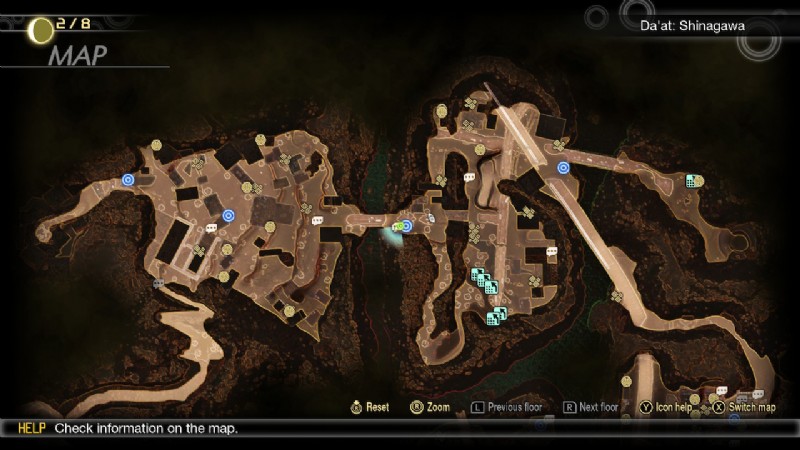This screenshot has width=800, height=450.
Task: Select the far-right blue leyline marker
Action: (563, 167)
